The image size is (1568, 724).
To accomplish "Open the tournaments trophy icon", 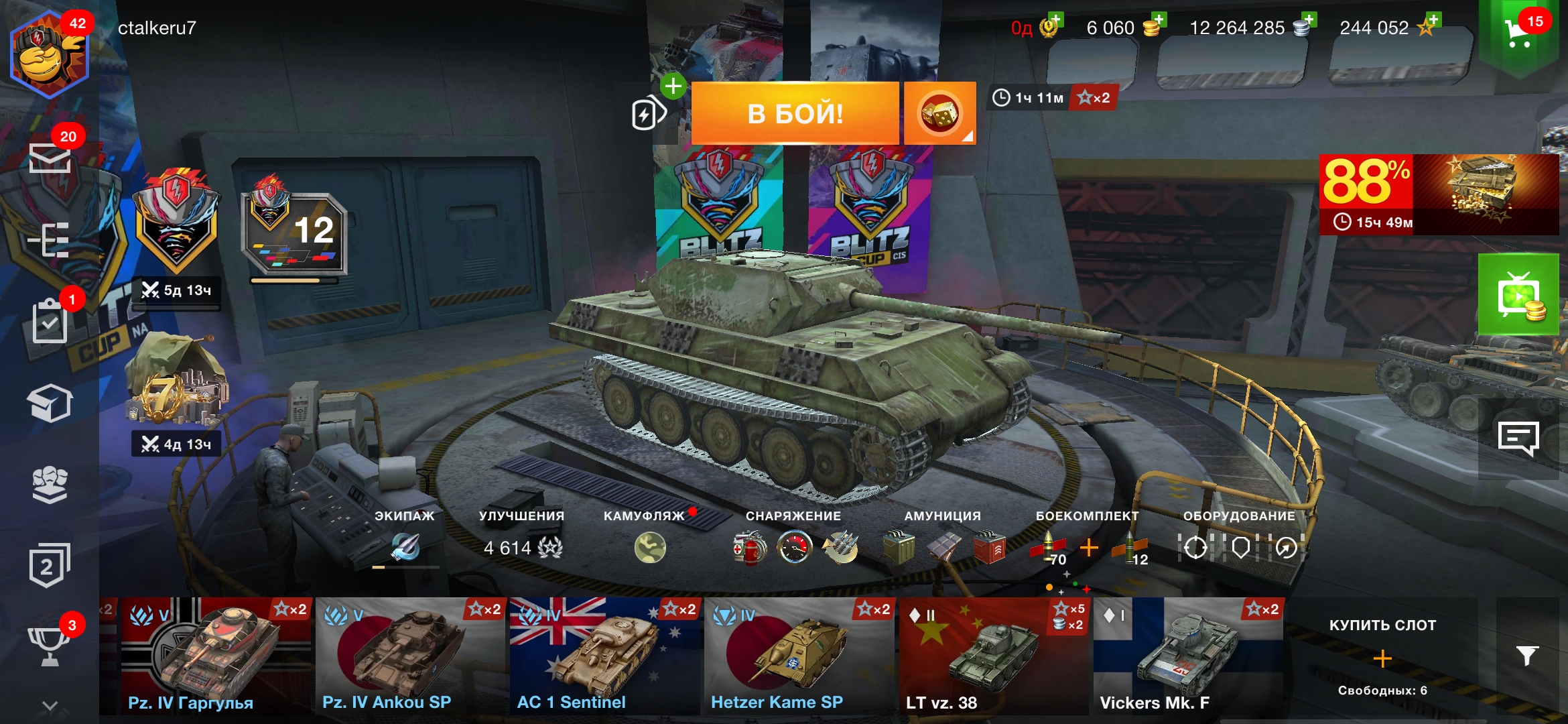I will click(x=50, y=645).
